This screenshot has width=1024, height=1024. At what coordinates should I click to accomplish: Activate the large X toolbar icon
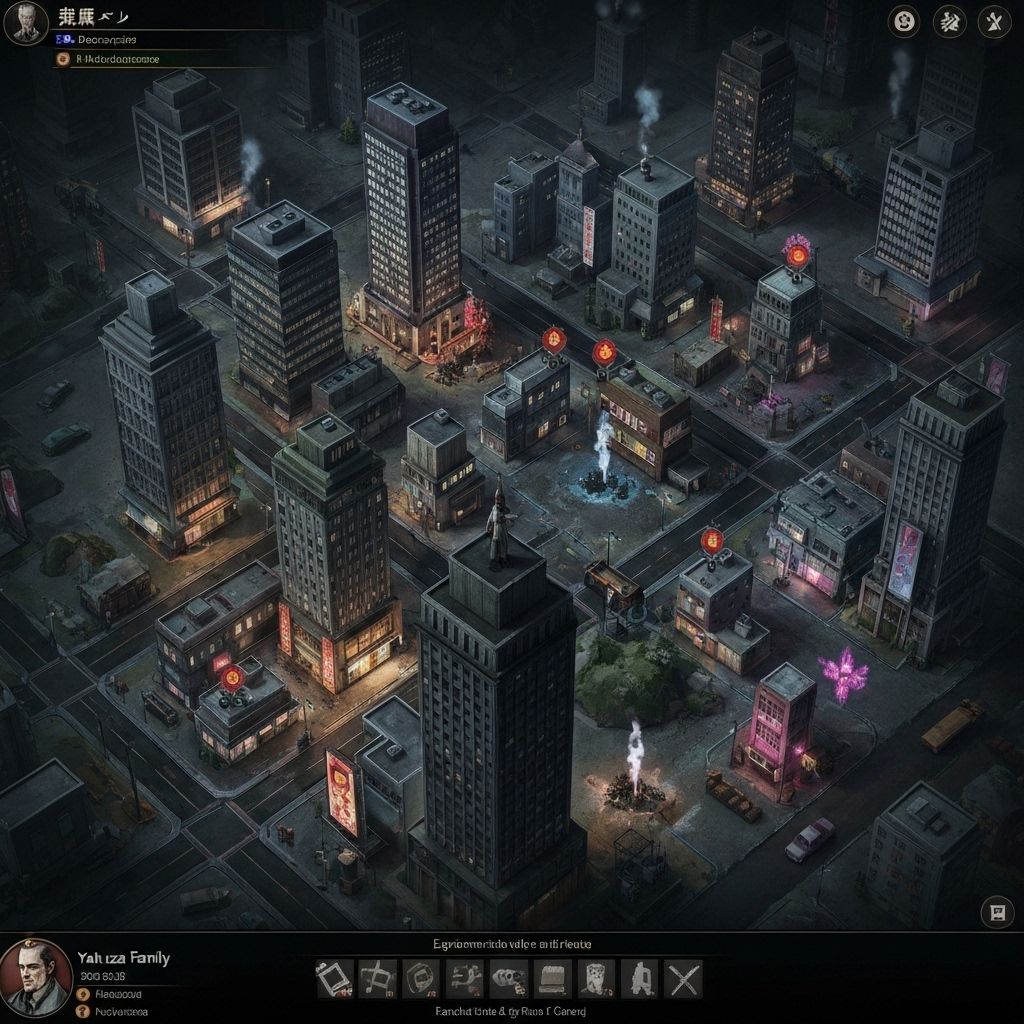pos(684,979)
